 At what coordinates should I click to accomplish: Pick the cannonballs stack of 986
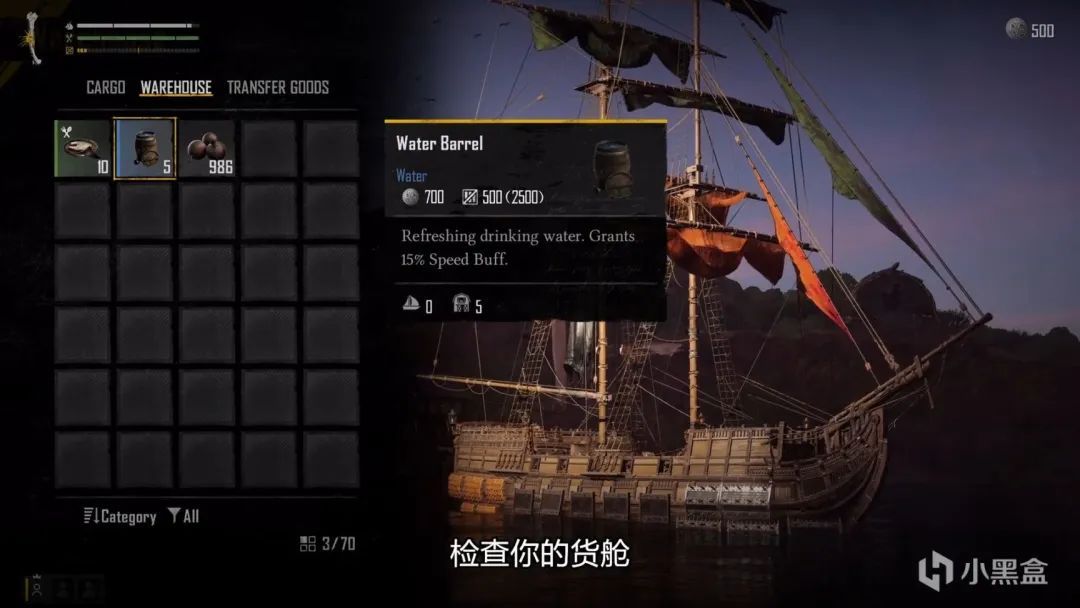(x=207, y=148)
